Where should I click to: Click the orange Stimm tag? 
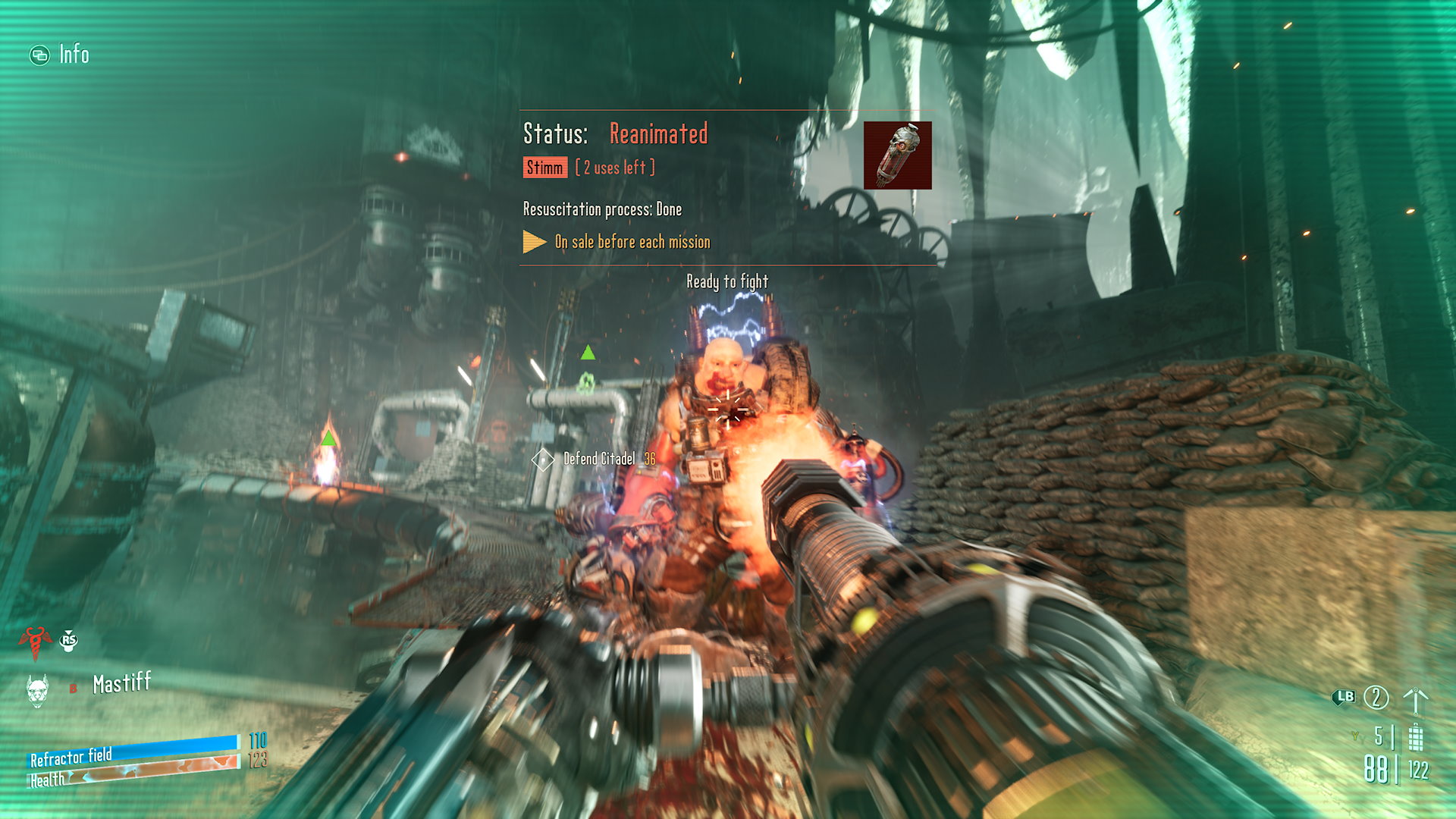[x=544, y=168]
